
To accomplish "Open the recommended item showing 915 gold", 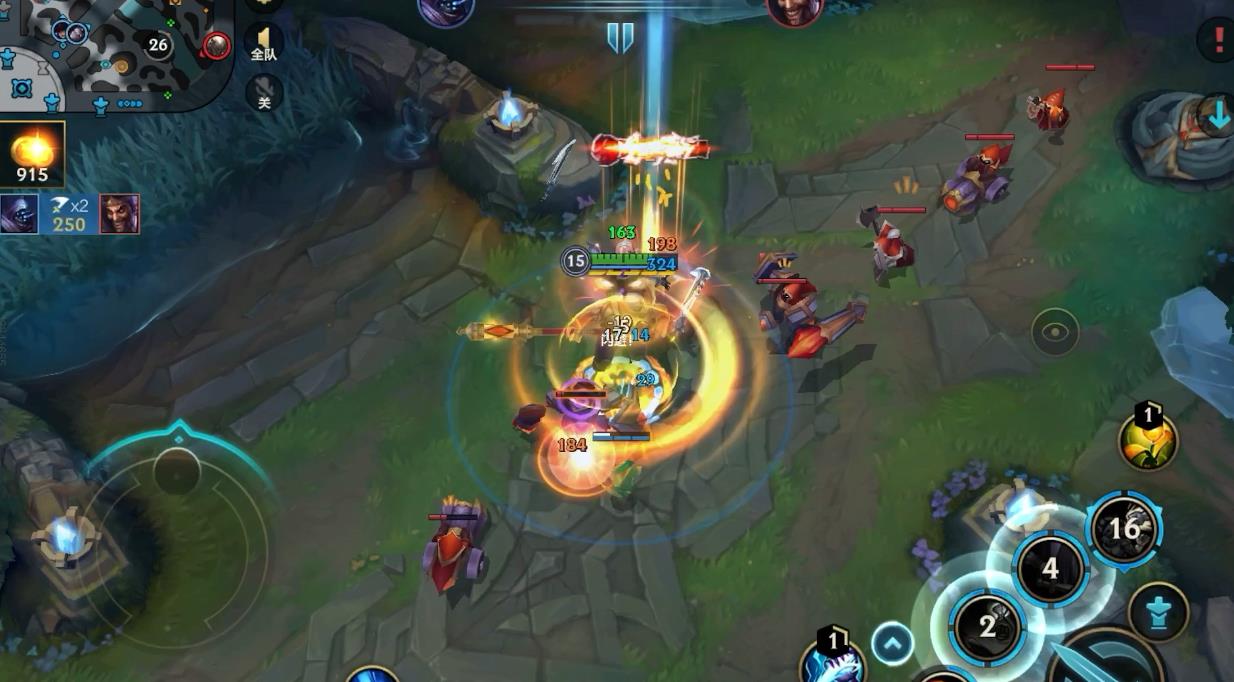I will [33, 154].
